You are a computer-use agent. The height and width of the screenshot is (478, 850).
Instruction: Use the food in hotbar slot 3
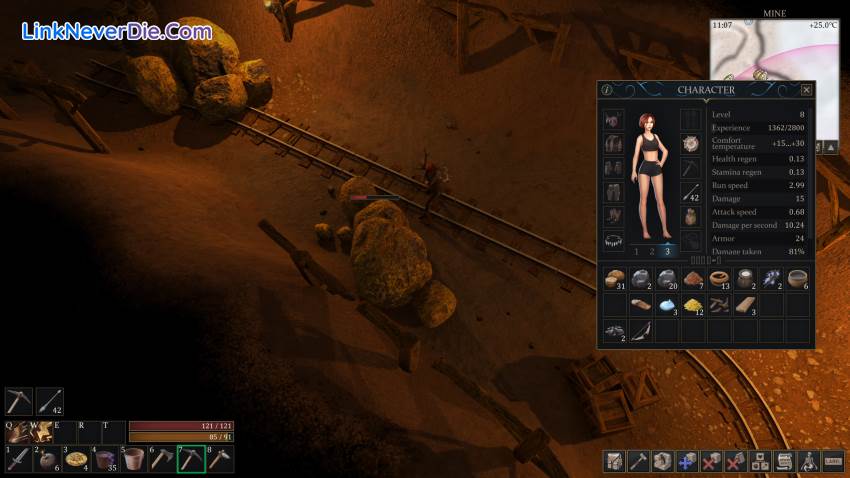77,459
